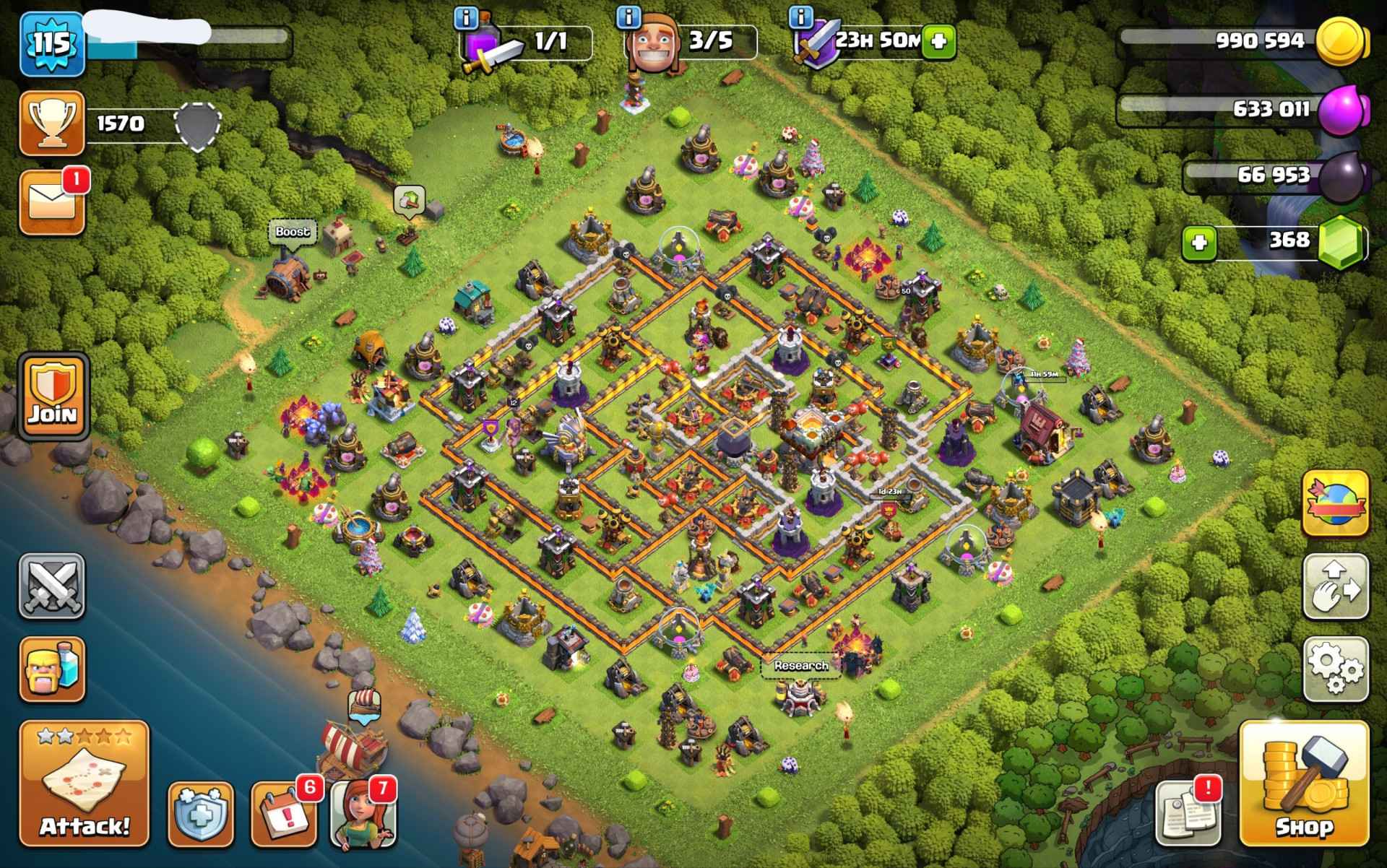This screenshot has height=868, width=1387.
Task: Tap the Research label above the laboratory
Action: [800, 666]
